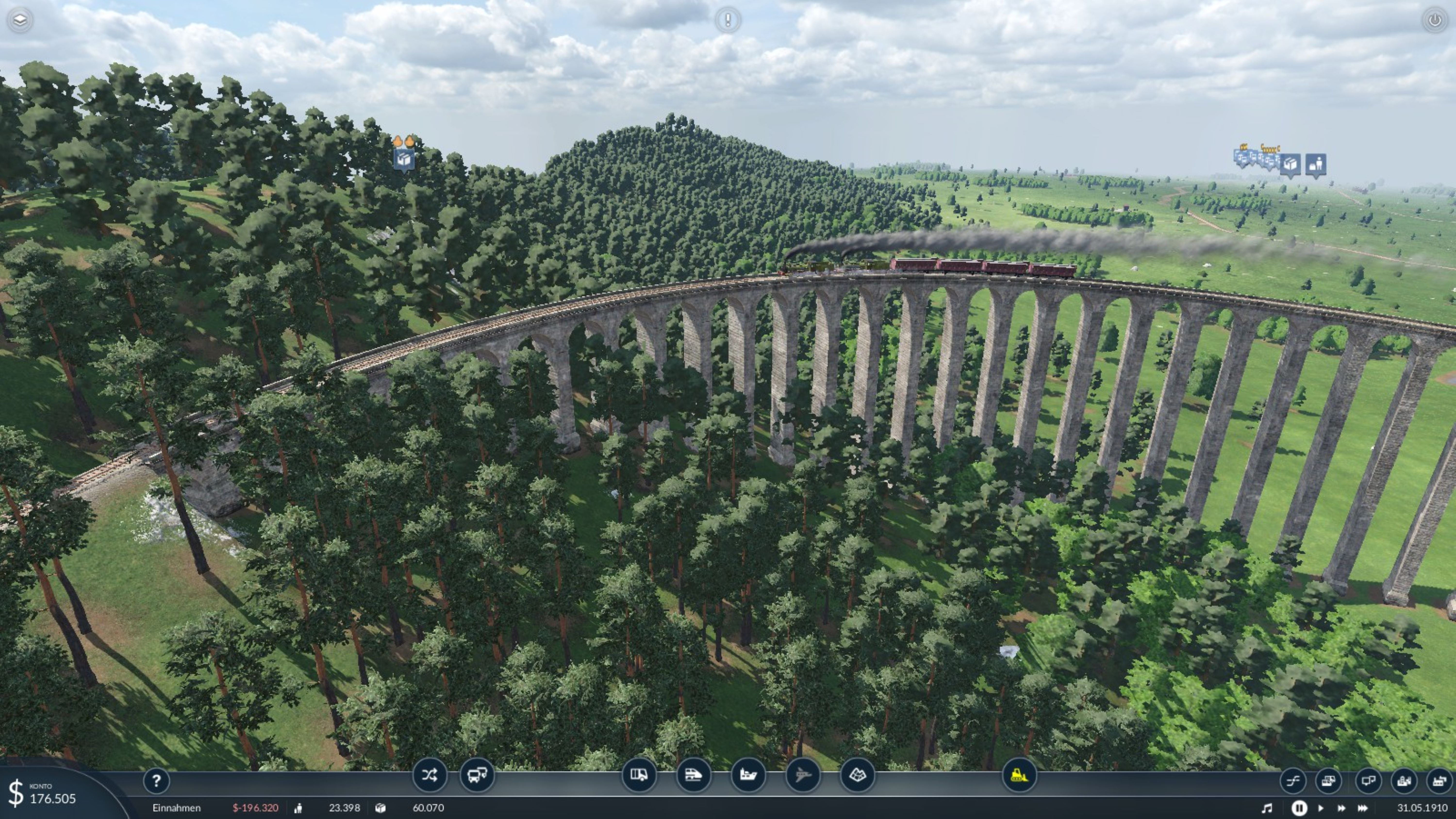Open the power button game menu
This screenshot has height=819, width=1456.
coord(1434,20)
